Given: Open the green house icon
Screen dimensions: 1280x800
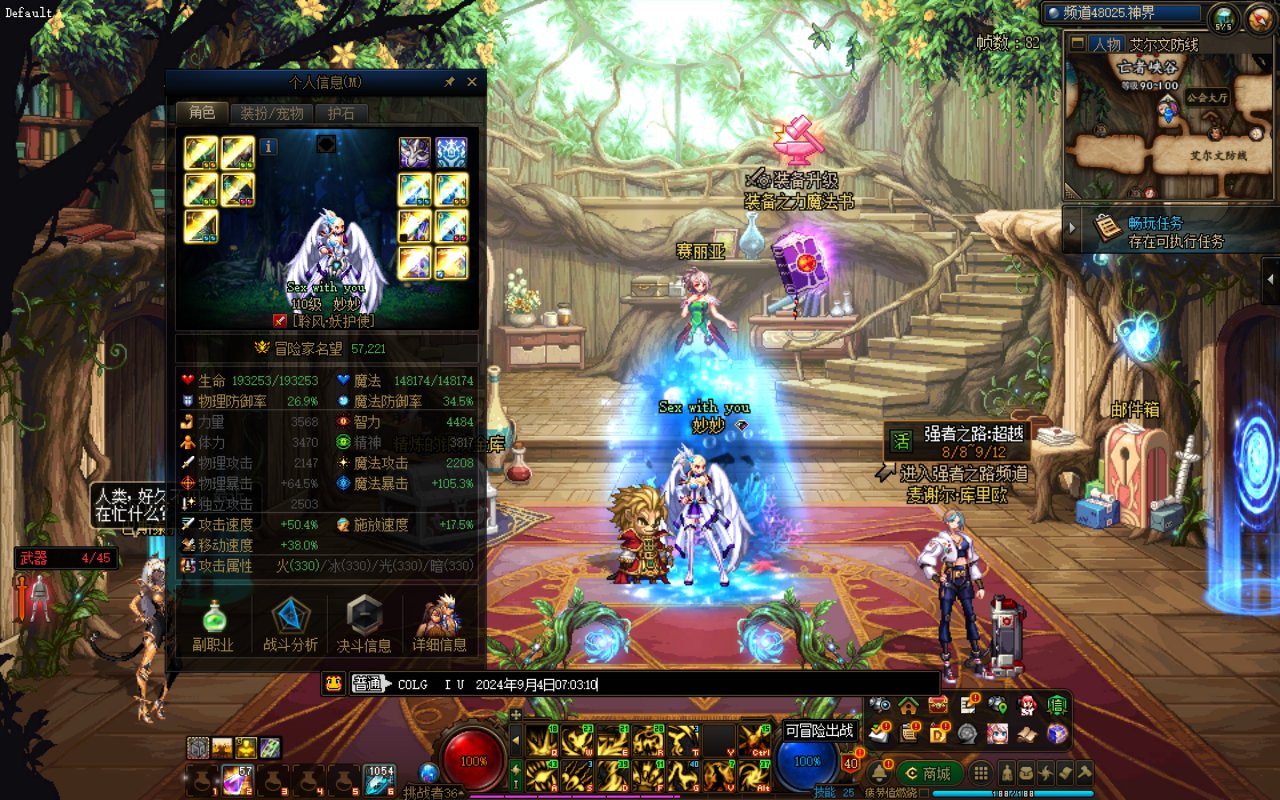Looking at the screenshot, I should [x=908, y=706].
